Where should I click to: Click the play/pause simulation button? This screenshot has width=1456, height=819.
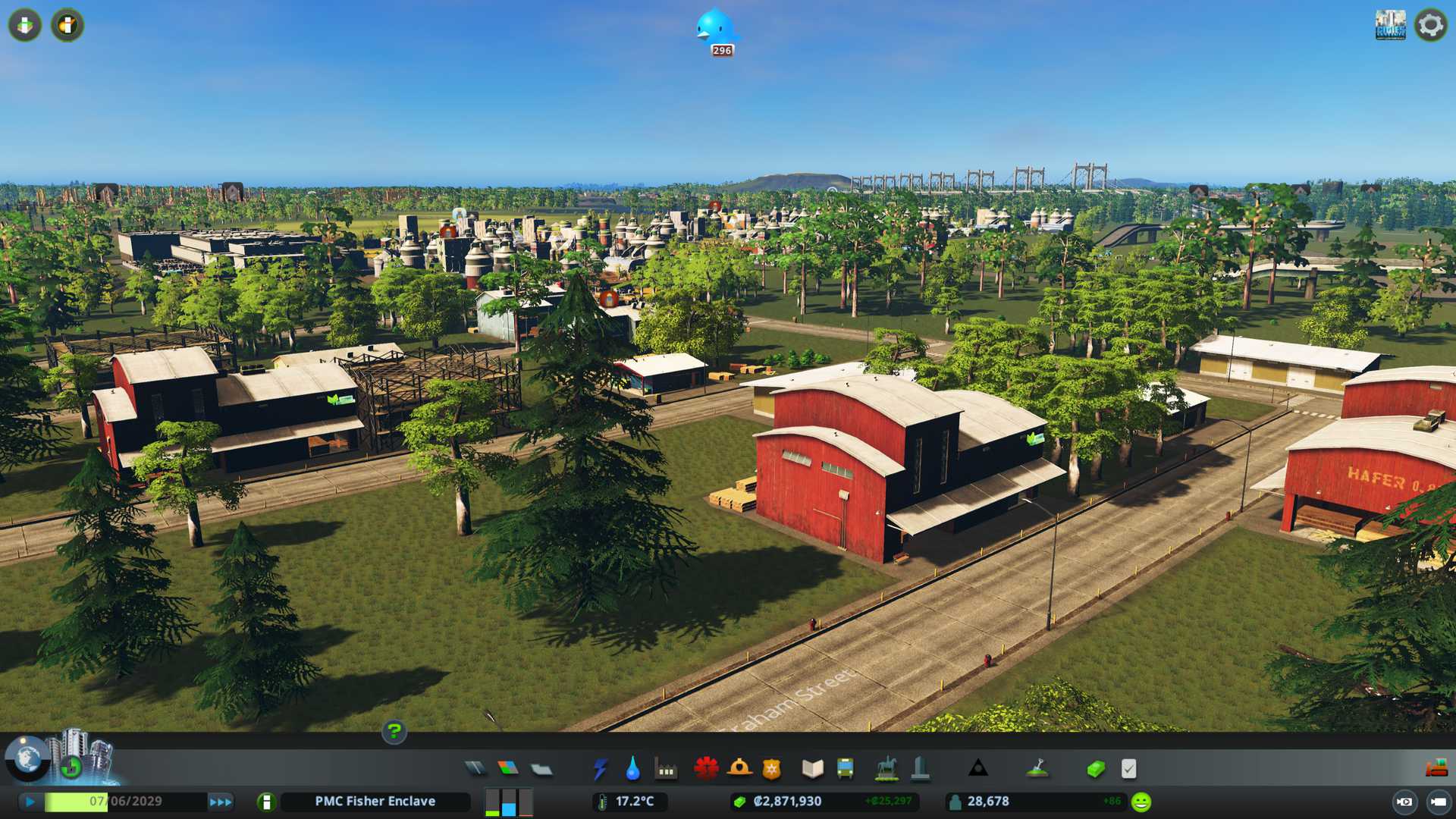tap(30, 802)
